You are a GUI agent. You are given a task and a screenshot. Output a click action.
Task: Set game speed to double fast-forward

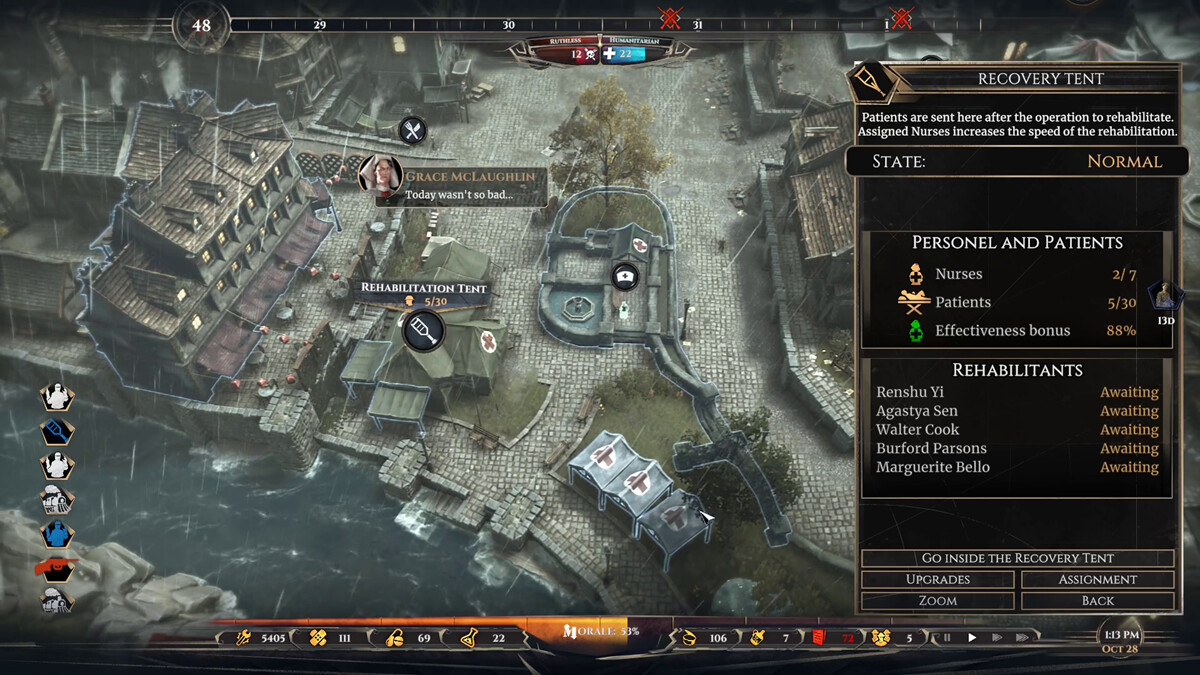click(x=996, y=637)
